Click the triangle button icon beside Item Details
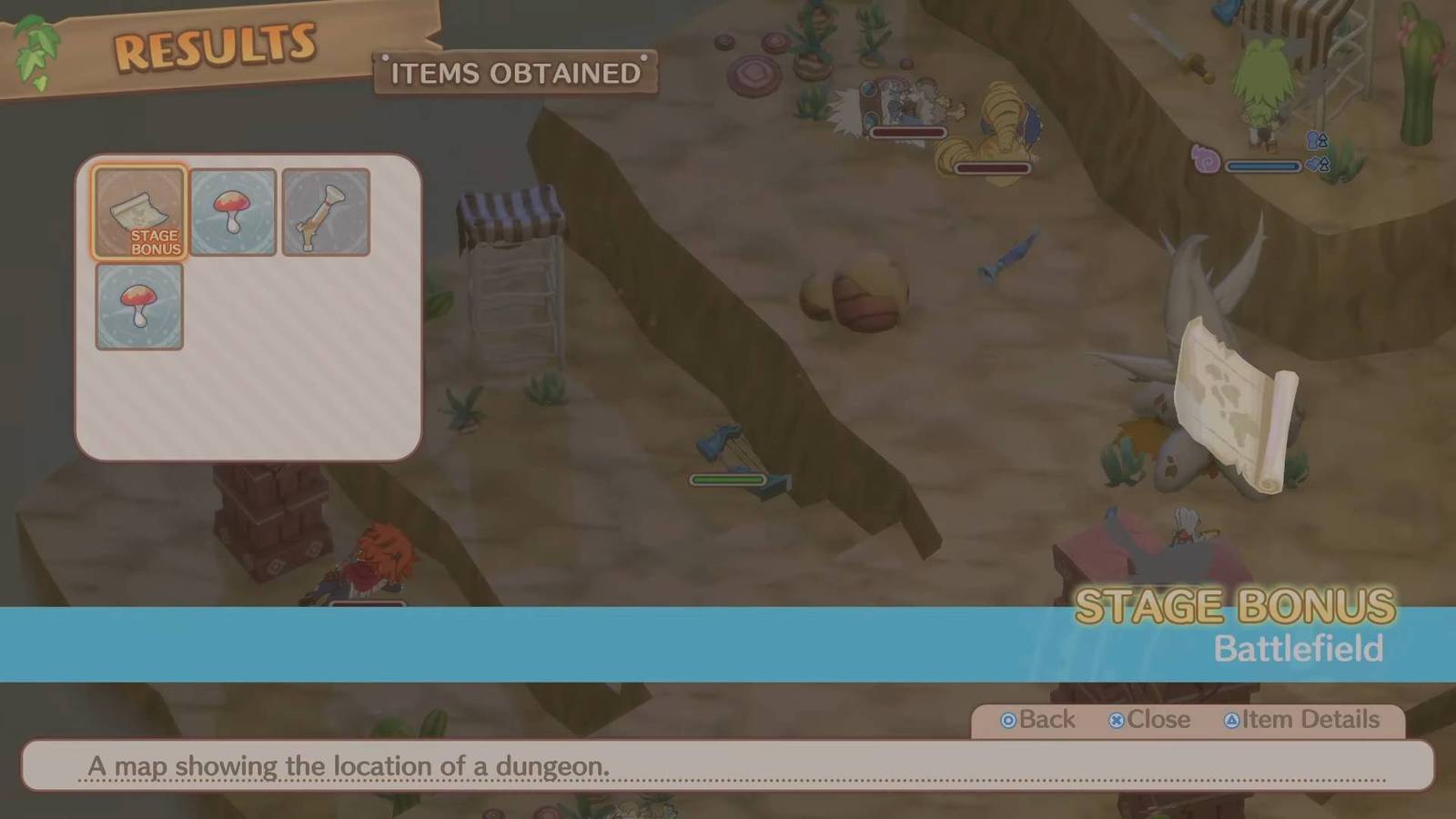The image size is (1456, 819). click(1232, 720)
